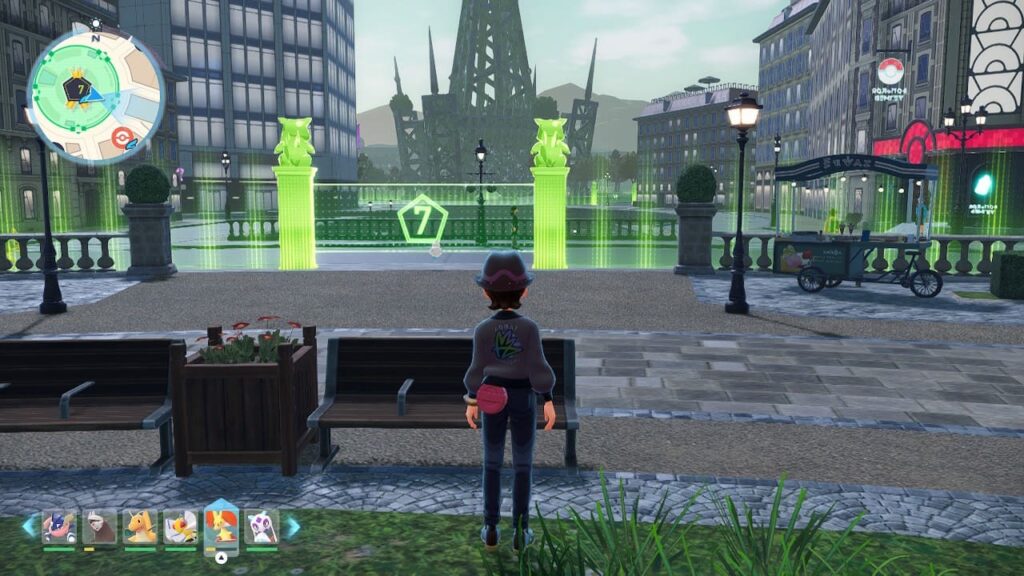The height and width of the screenshot is (576, 1024).
Task: Choose the white and purple Pokémon slot
Action: tap(262, 526)
